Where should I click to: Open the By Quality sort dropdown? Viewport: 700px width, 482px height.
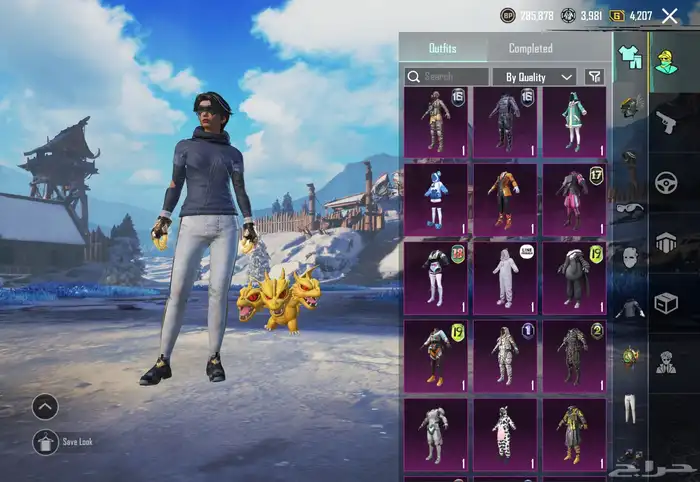(x=535, y=77)
